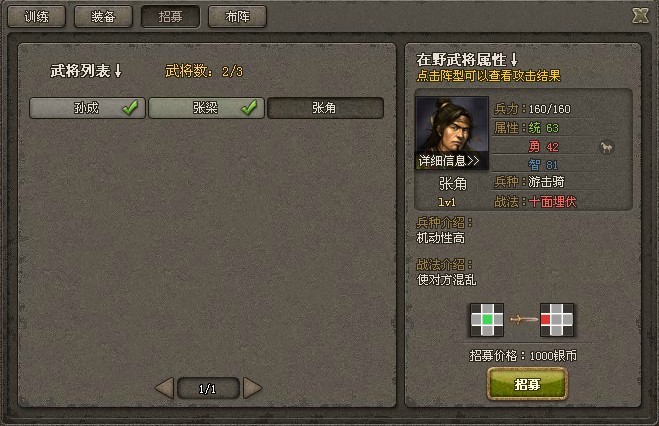Viewport: 659px width, 426px height.
Task: Click the green 招募 recruit button
Action: [527, 384]
